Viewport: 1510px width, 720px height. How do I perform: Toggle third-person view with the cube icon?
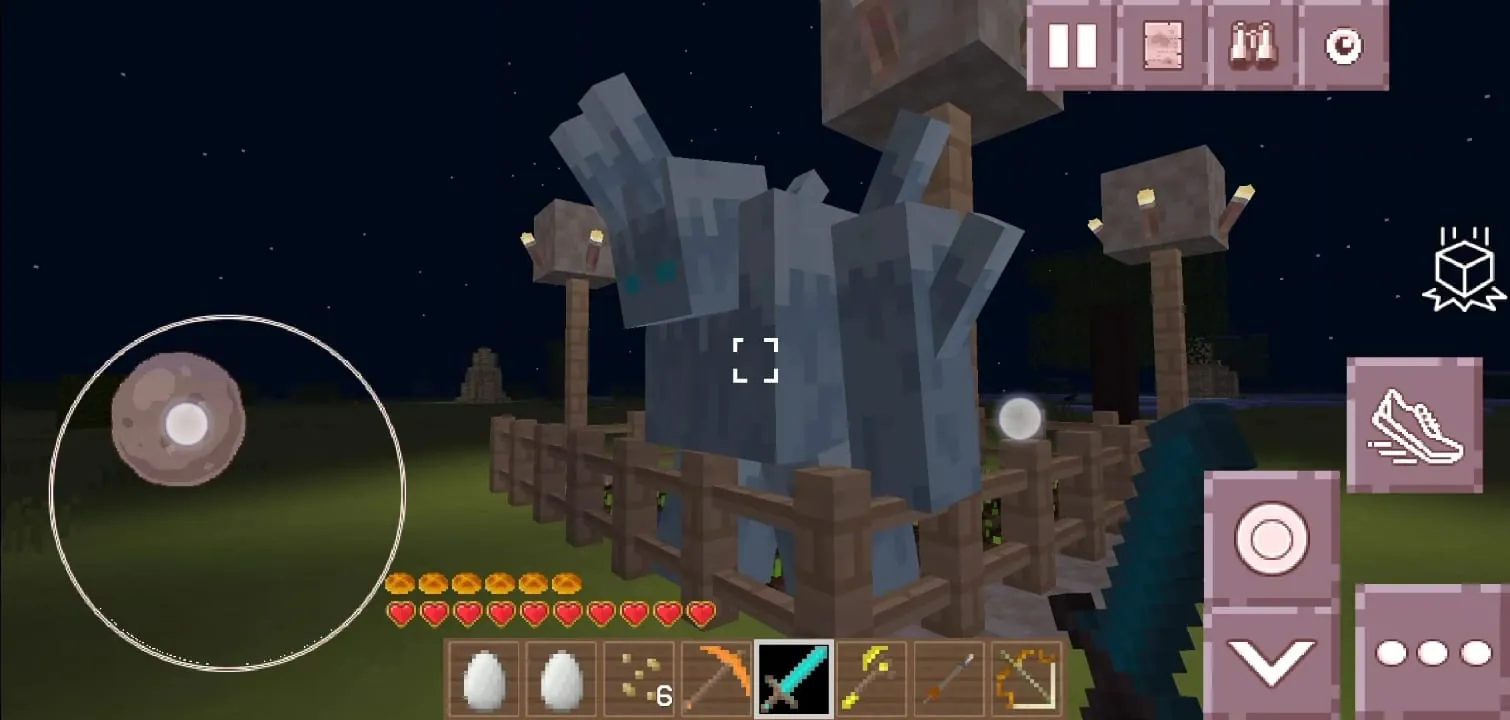pos(1462,270)
